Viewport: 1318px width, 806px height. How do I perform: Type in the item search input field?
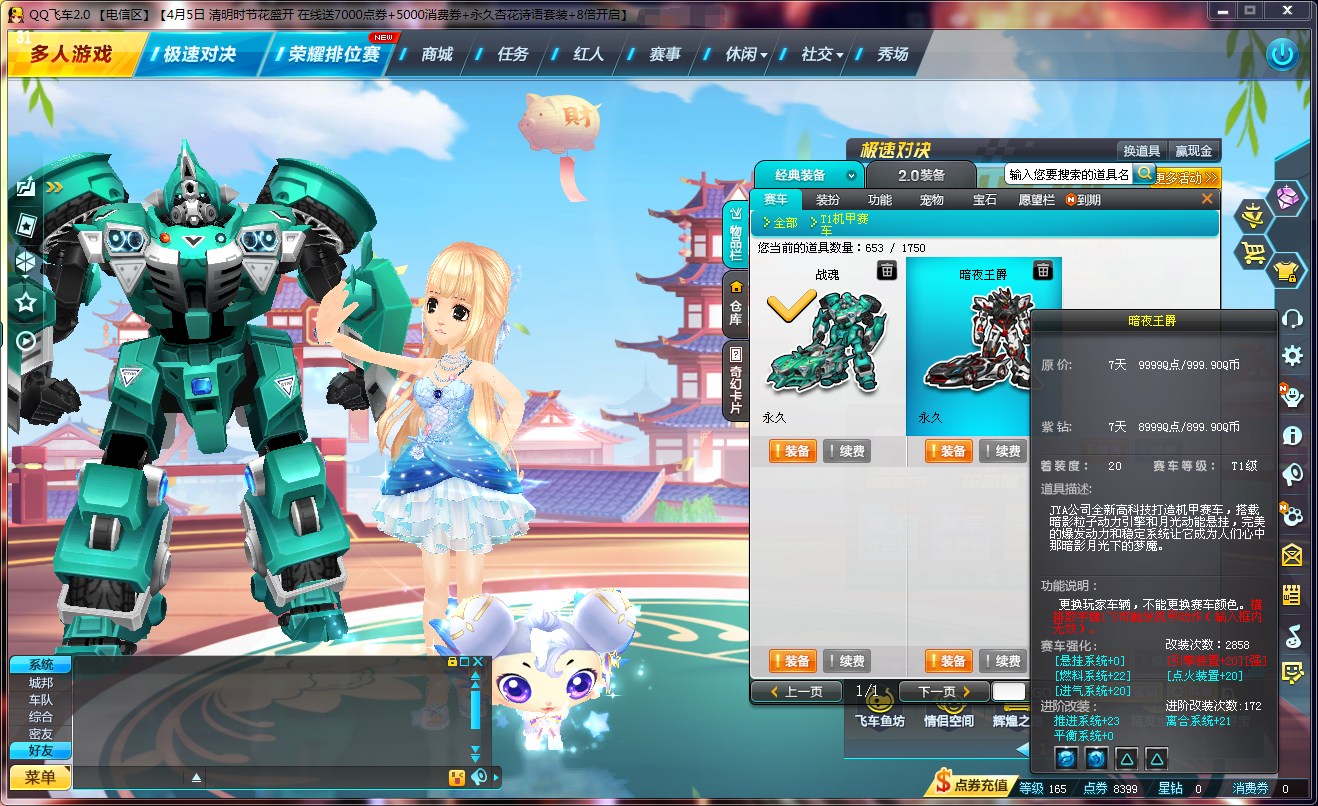click(1070, 173)
